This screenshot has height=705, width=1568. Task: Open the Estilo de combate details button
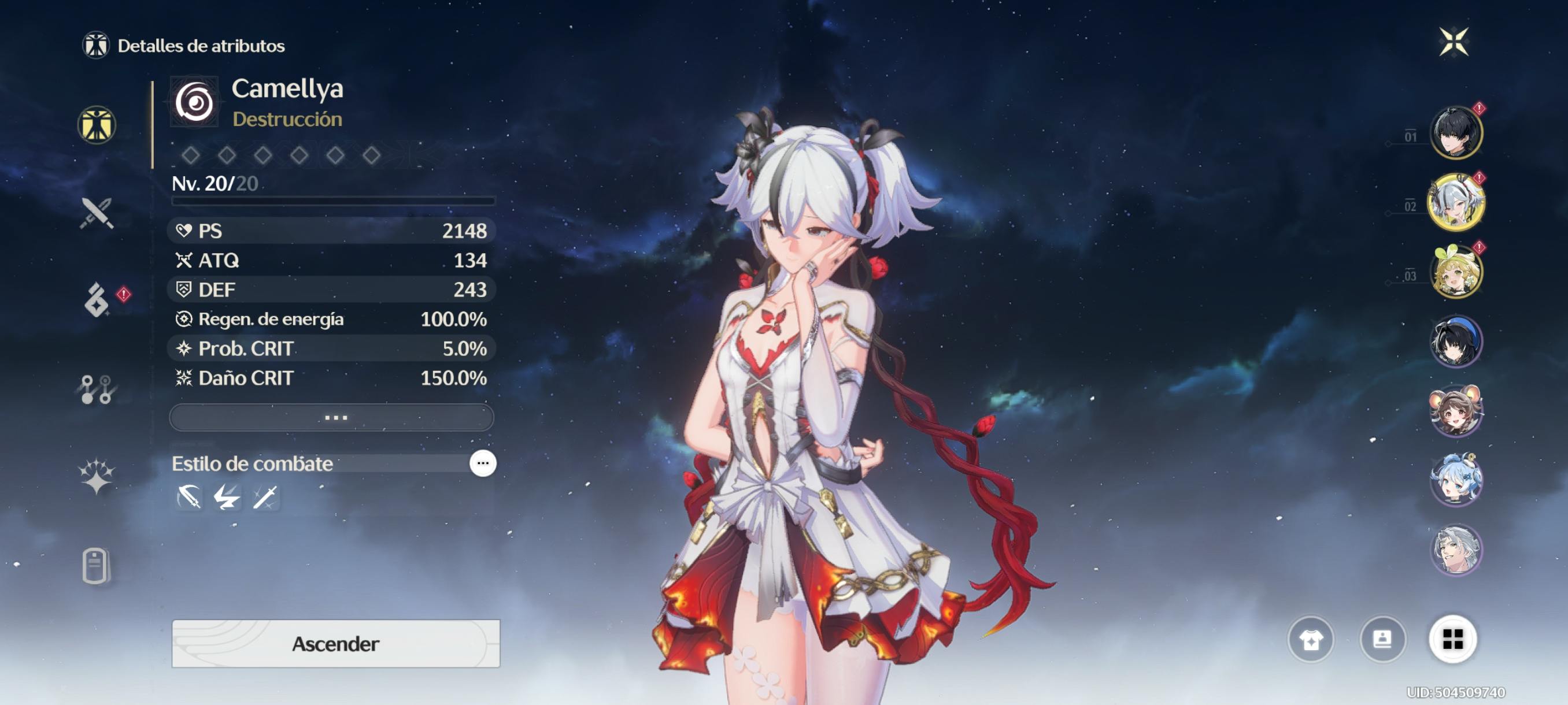click(x=483, y=463)
